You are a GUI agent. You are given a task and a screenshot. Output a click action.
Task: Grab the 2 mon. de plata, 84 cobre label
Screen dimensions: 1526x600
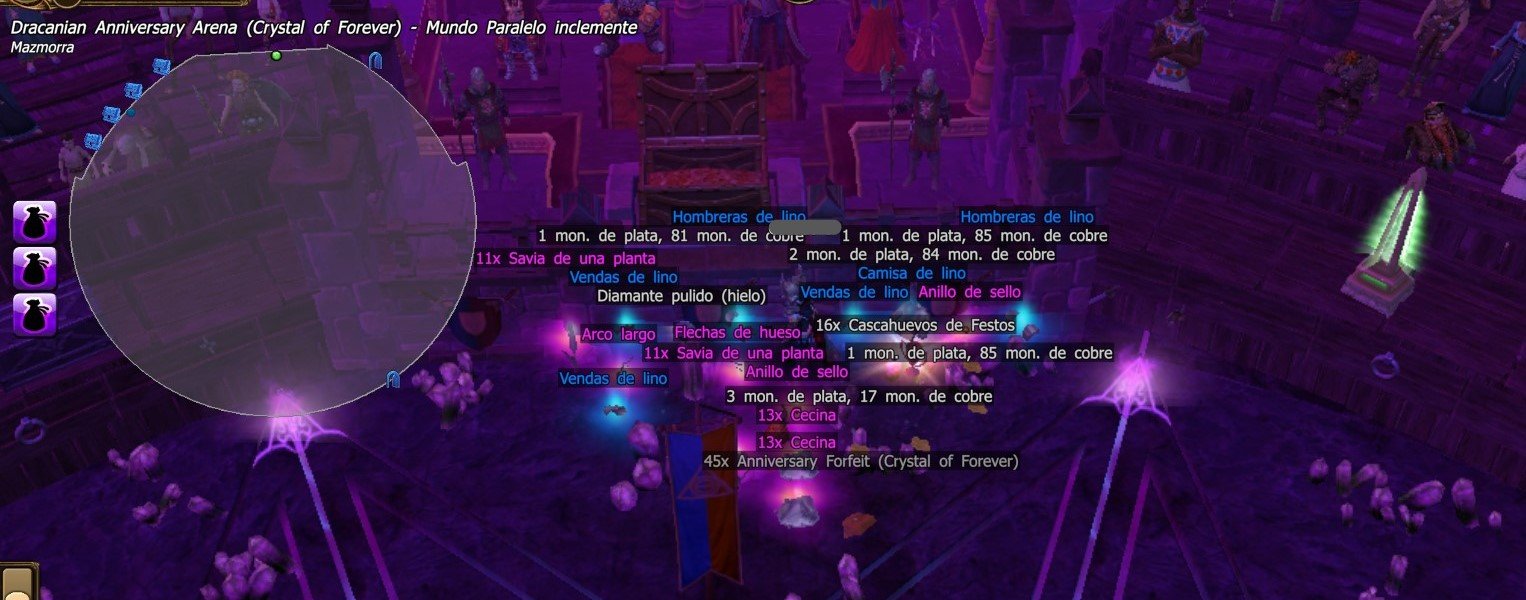click(921, 254)
